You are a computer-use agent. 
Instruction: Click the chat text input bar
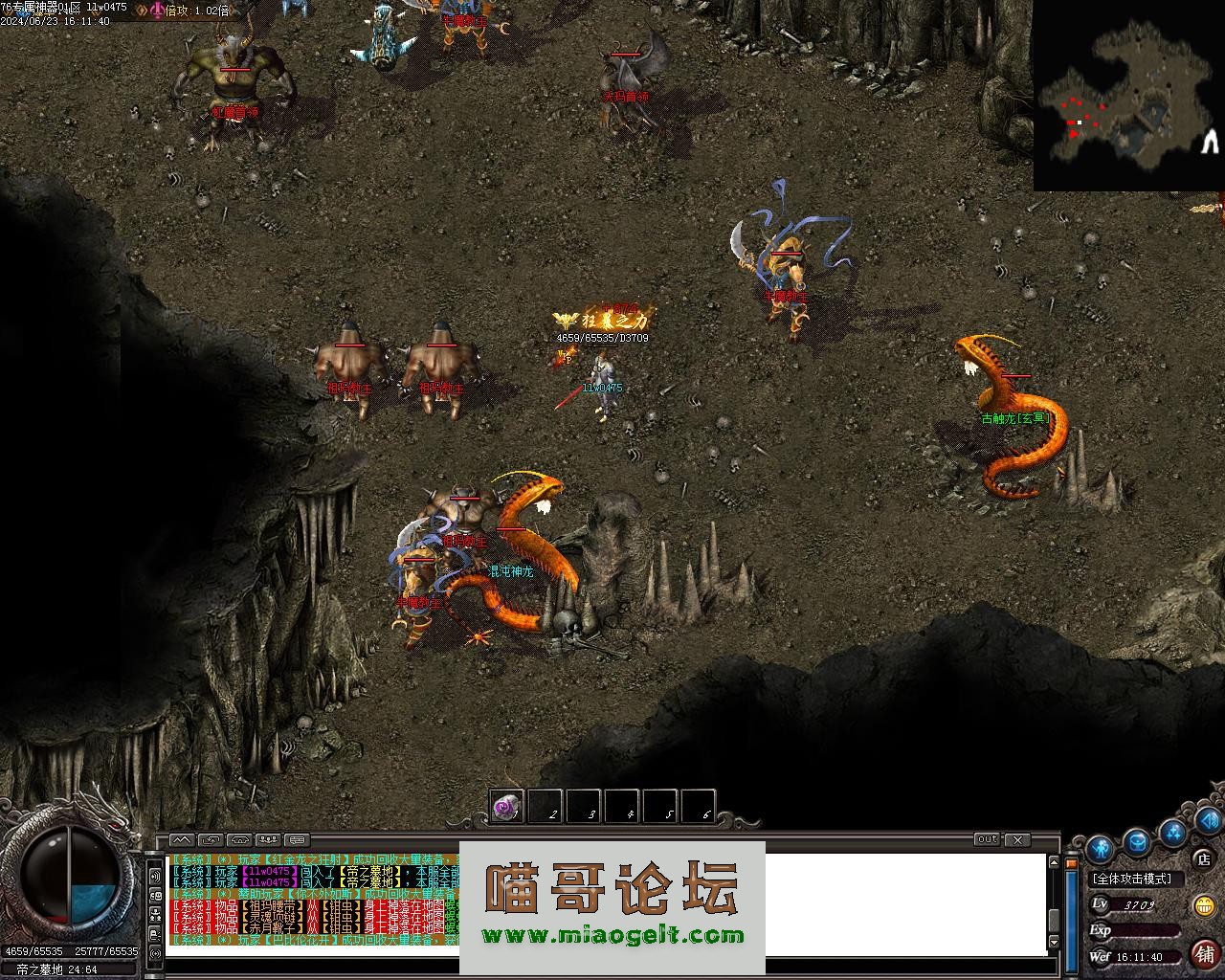(x=612, y=965)
